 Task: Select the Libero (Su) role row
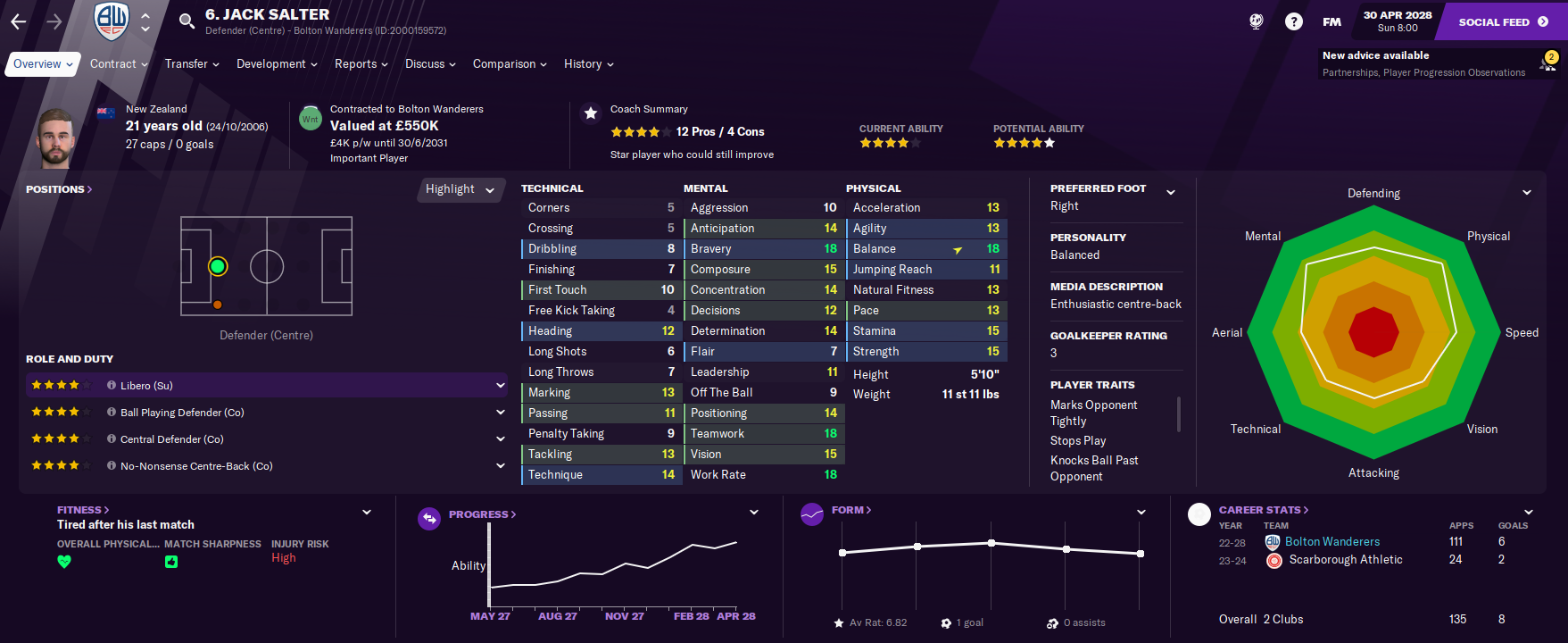pyautogui.click(x=266, y=386)
